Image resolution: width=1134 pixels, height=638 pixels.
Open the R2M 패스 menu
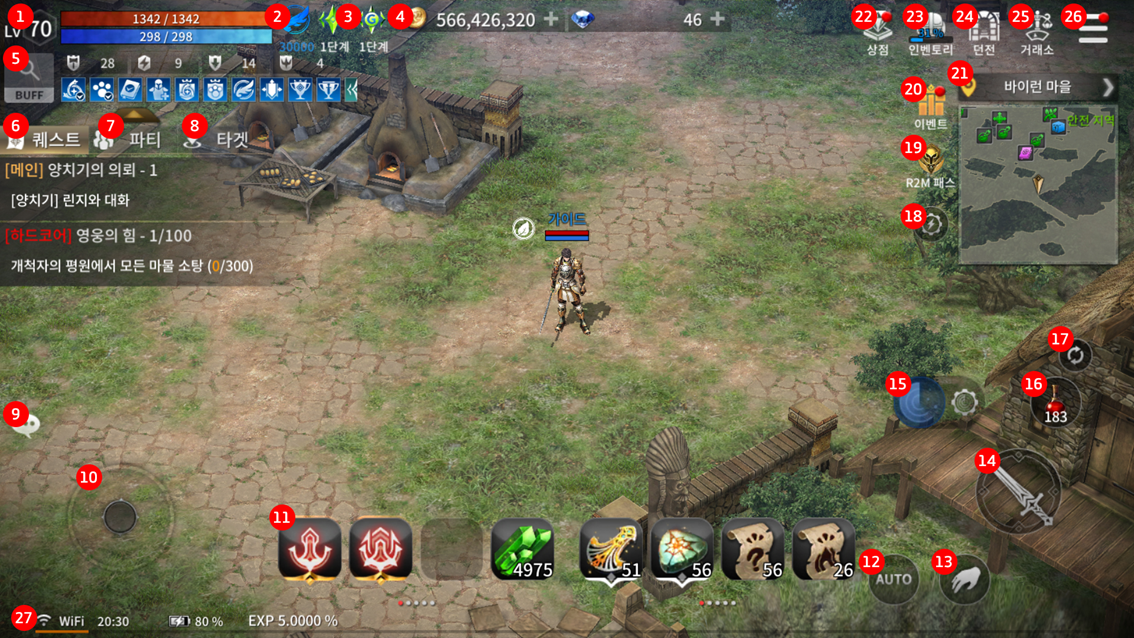[x=931, y=165]
